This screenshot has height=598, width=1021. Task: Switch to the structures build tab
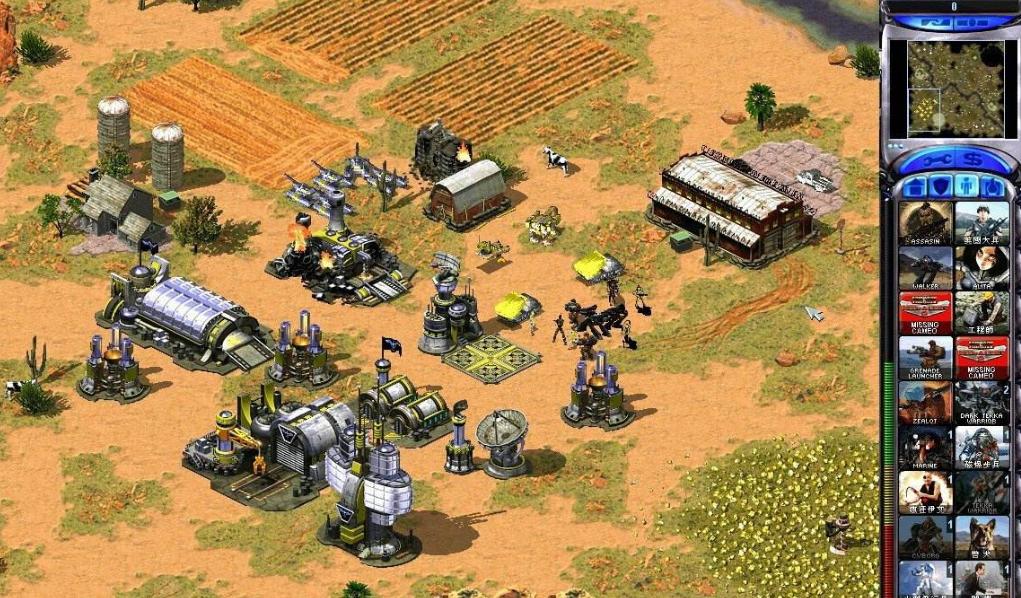point(913,187)
